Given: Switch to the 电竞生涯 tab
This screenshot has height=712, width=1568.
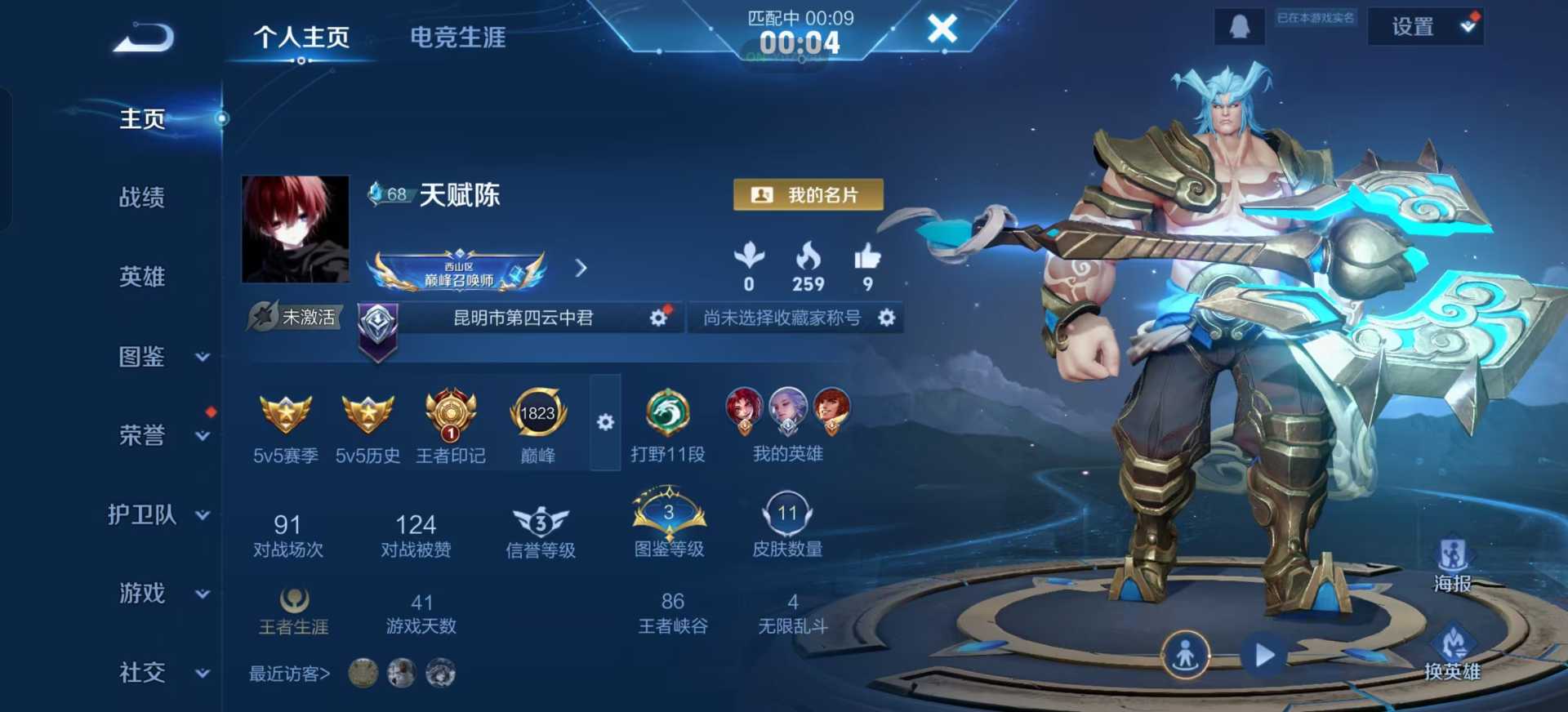Looking at the screenshot, I should pyautogui.click(x=457, y=37).
